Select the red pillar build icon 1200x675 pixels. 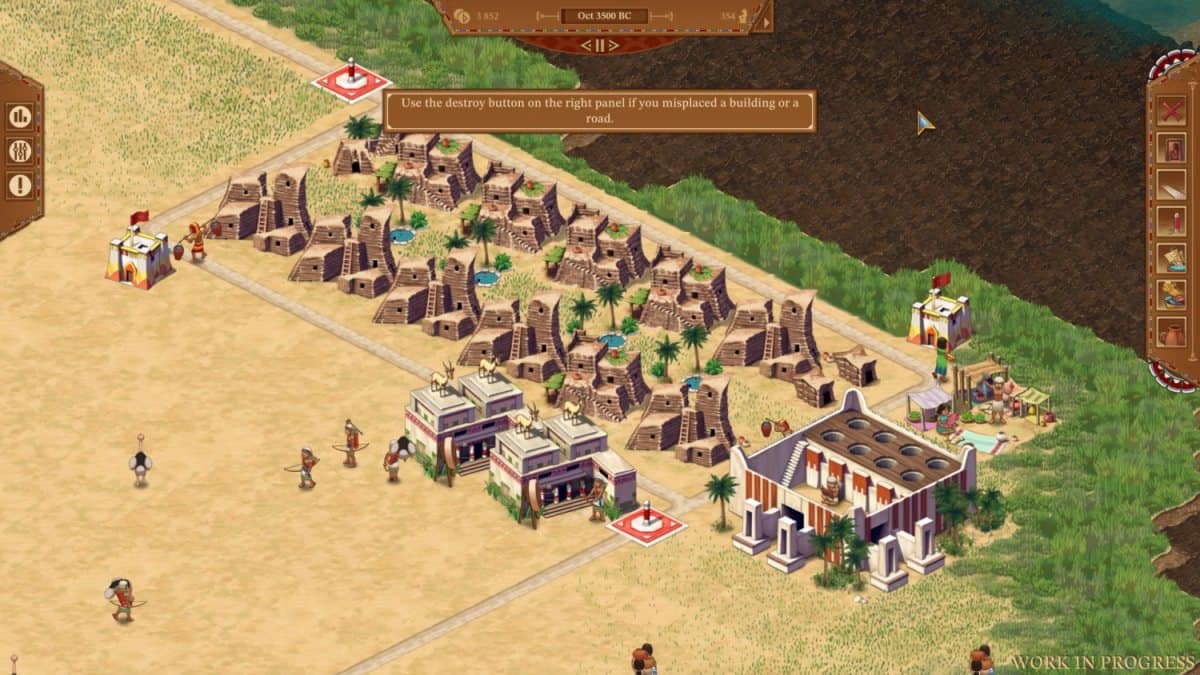[x=1171, y=221]
